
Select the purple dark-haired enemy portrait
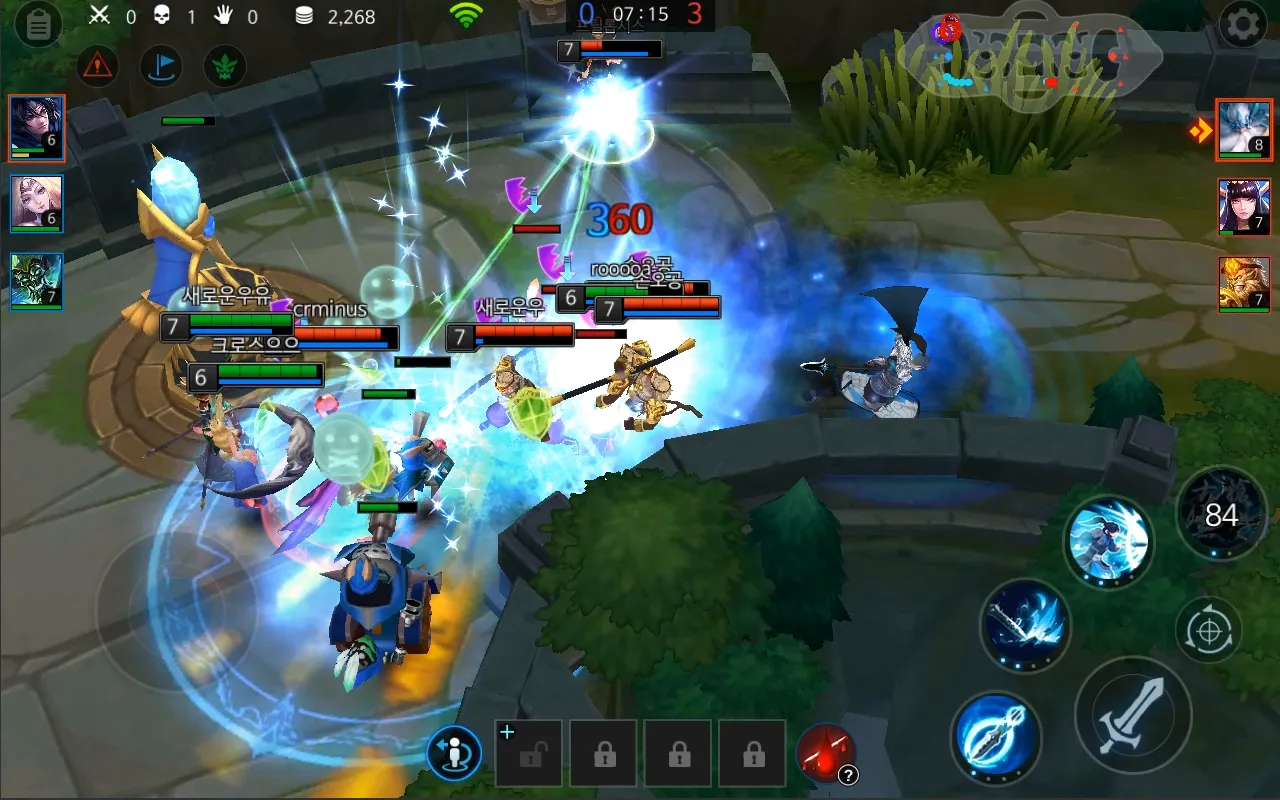pos(1244,207)
